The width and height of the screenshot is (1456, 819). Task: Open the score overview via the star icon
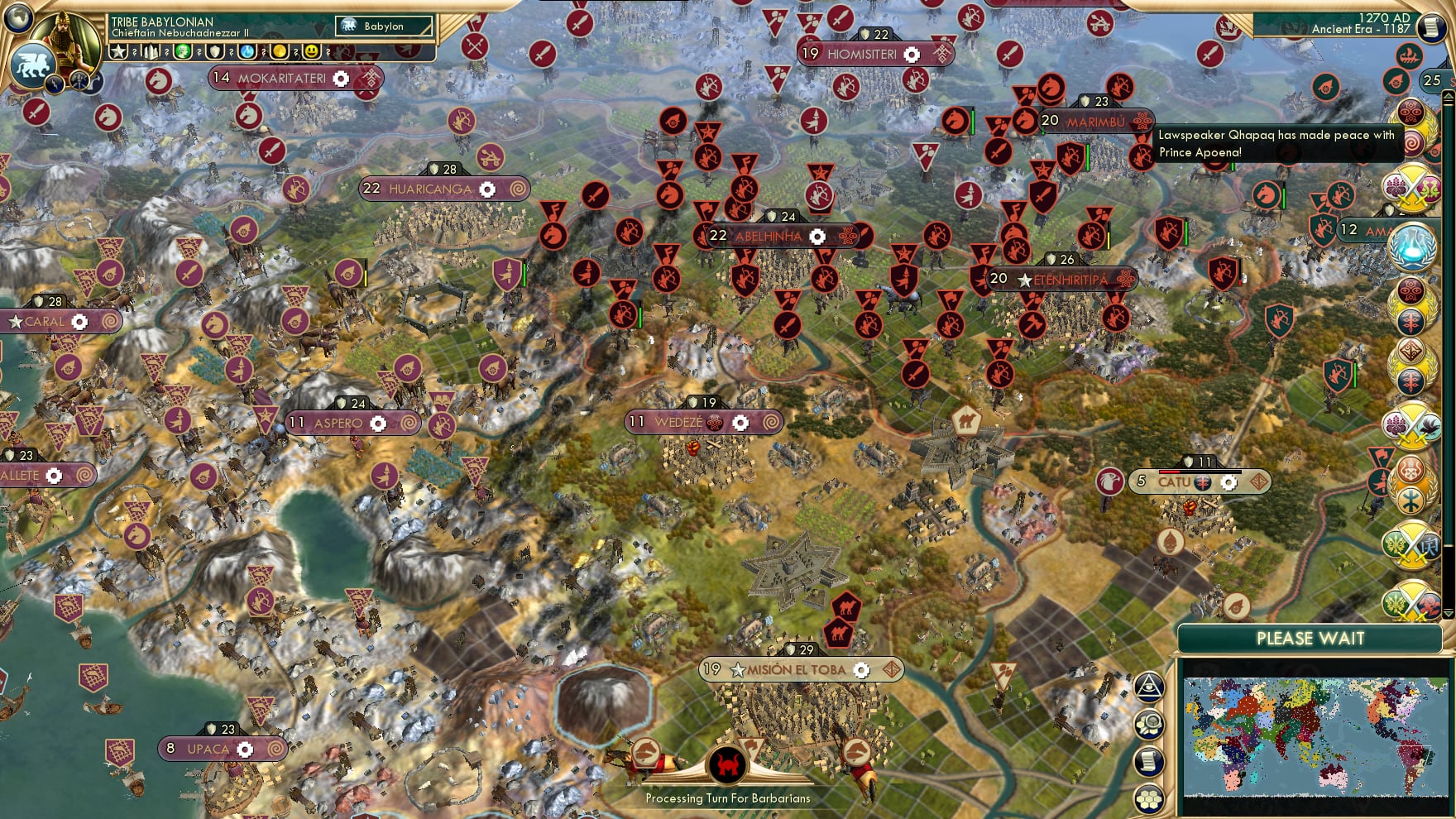[118, 51]
